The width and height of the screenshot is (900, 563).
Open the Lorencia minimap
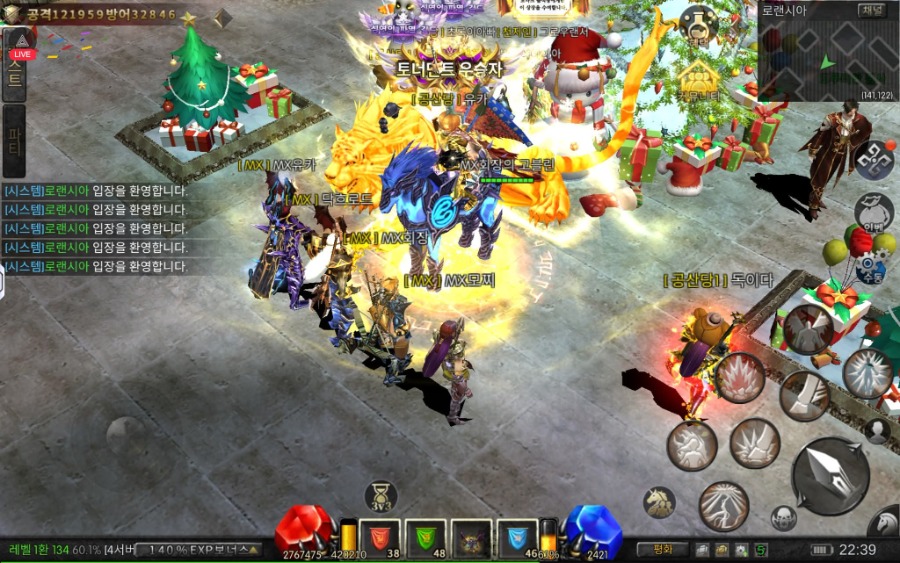click(820, 62)
